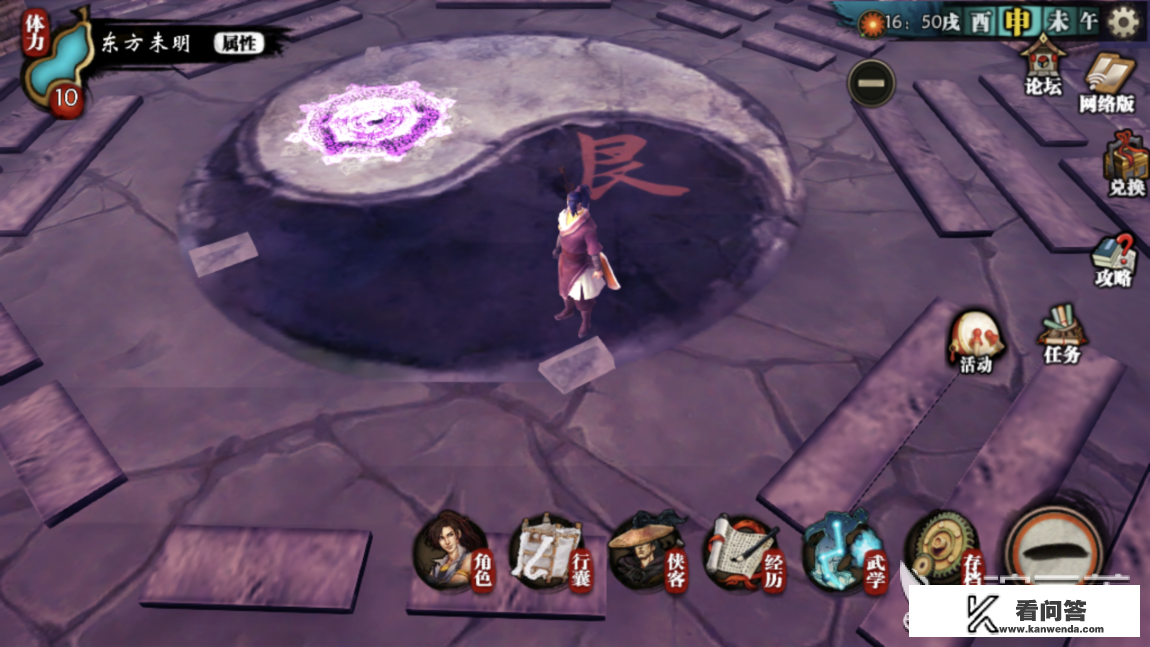Viewport: 1150px width, 647px height.
Task: Tap the 体力 stamina gourd icon
Action: pyautogui.click(x=54, y=62)
